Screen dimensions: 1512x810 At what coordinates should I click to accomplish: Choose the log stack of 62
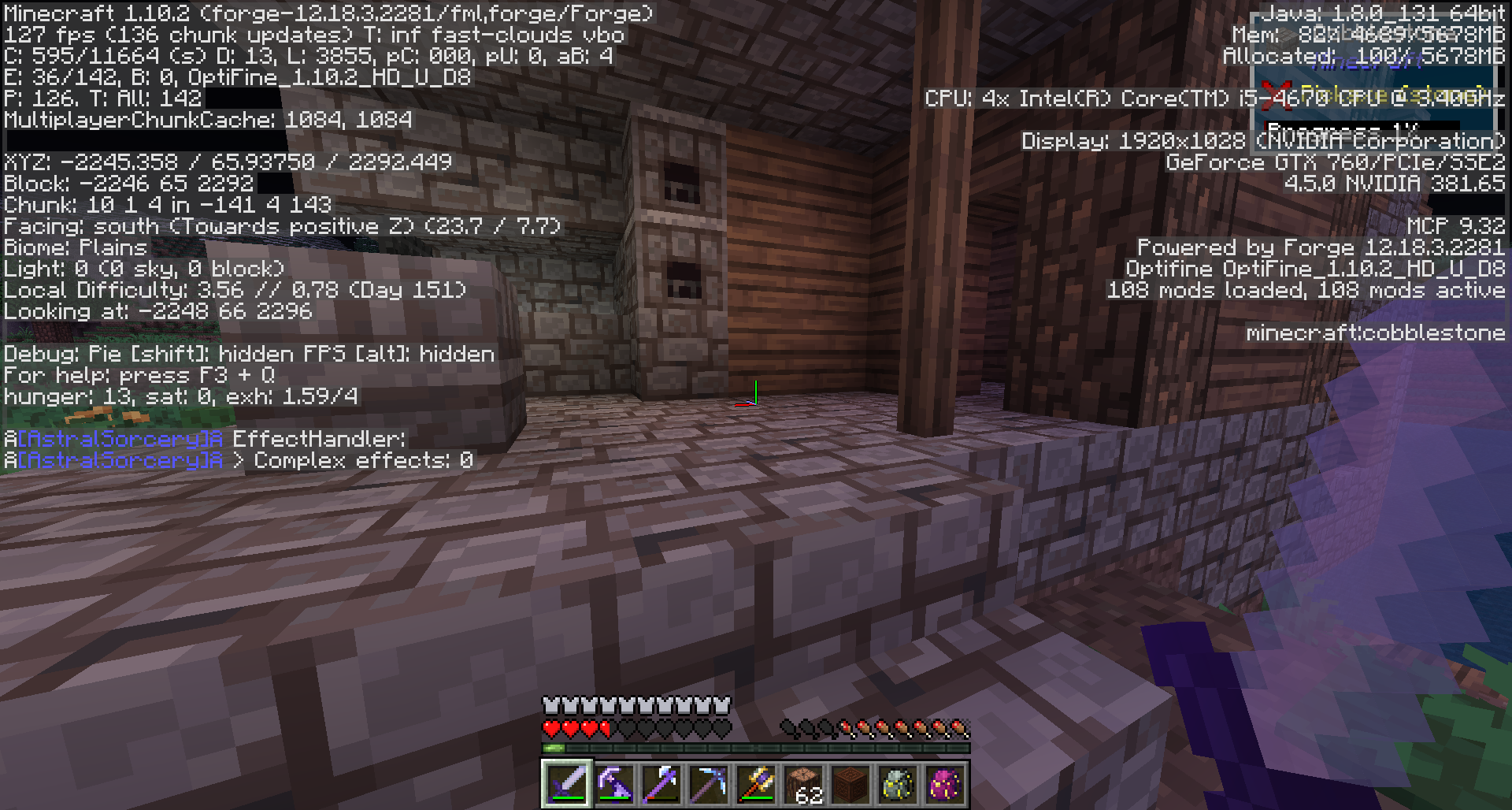(x=803, y=784)
